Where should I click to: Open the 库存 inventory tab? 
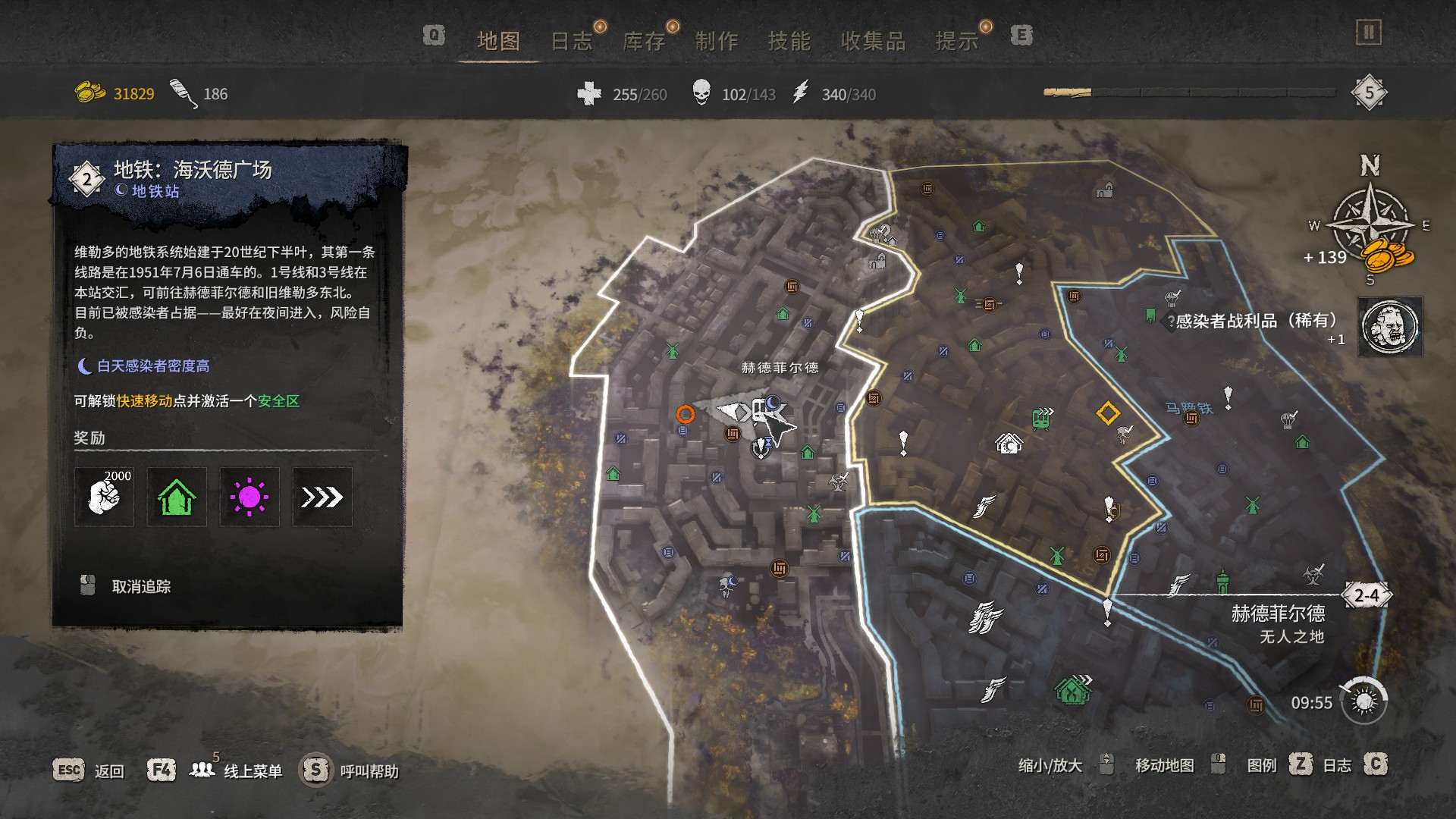pos(644,41)
